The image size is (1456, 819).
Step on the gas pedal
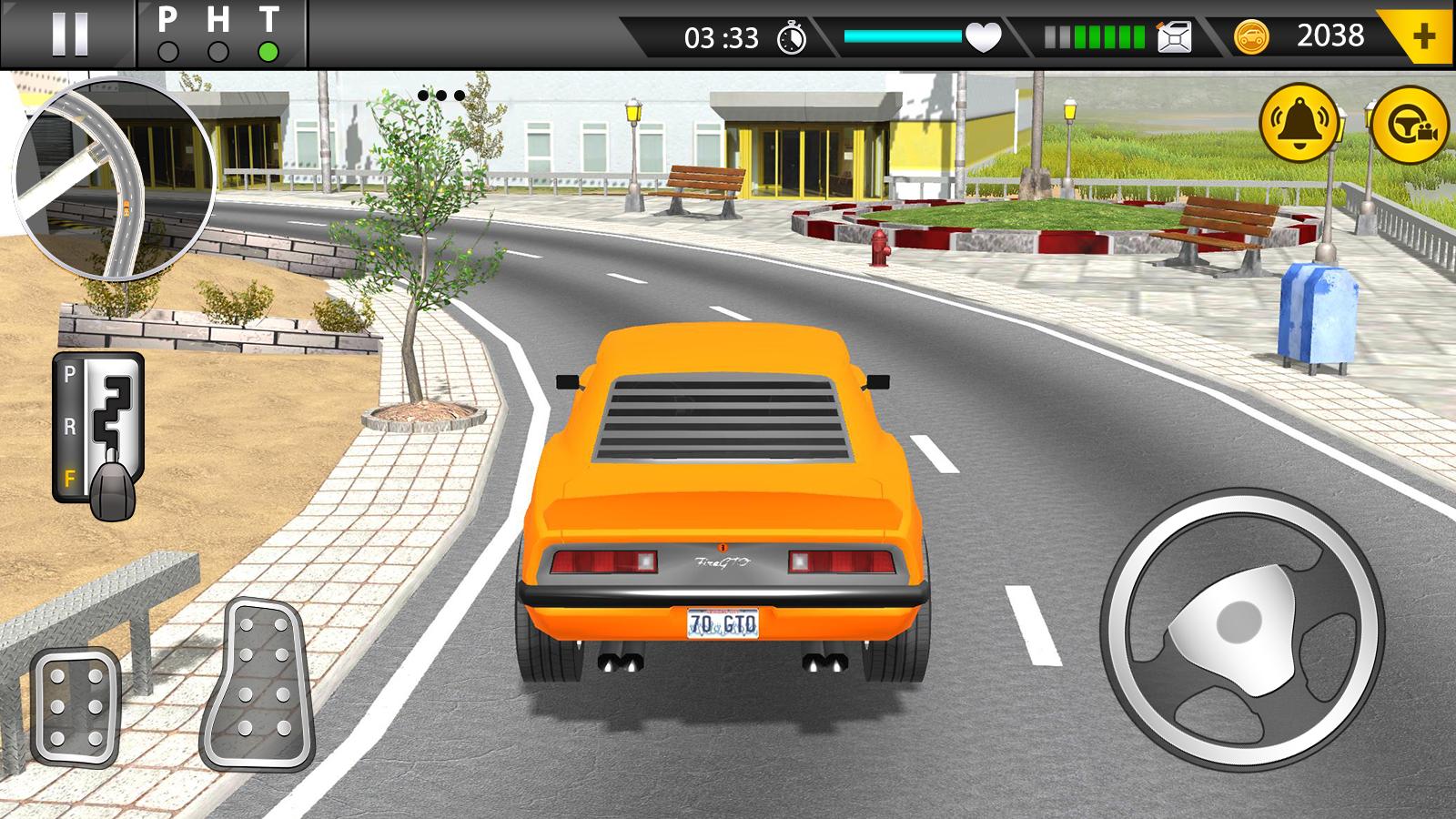[x=258, y=682]
